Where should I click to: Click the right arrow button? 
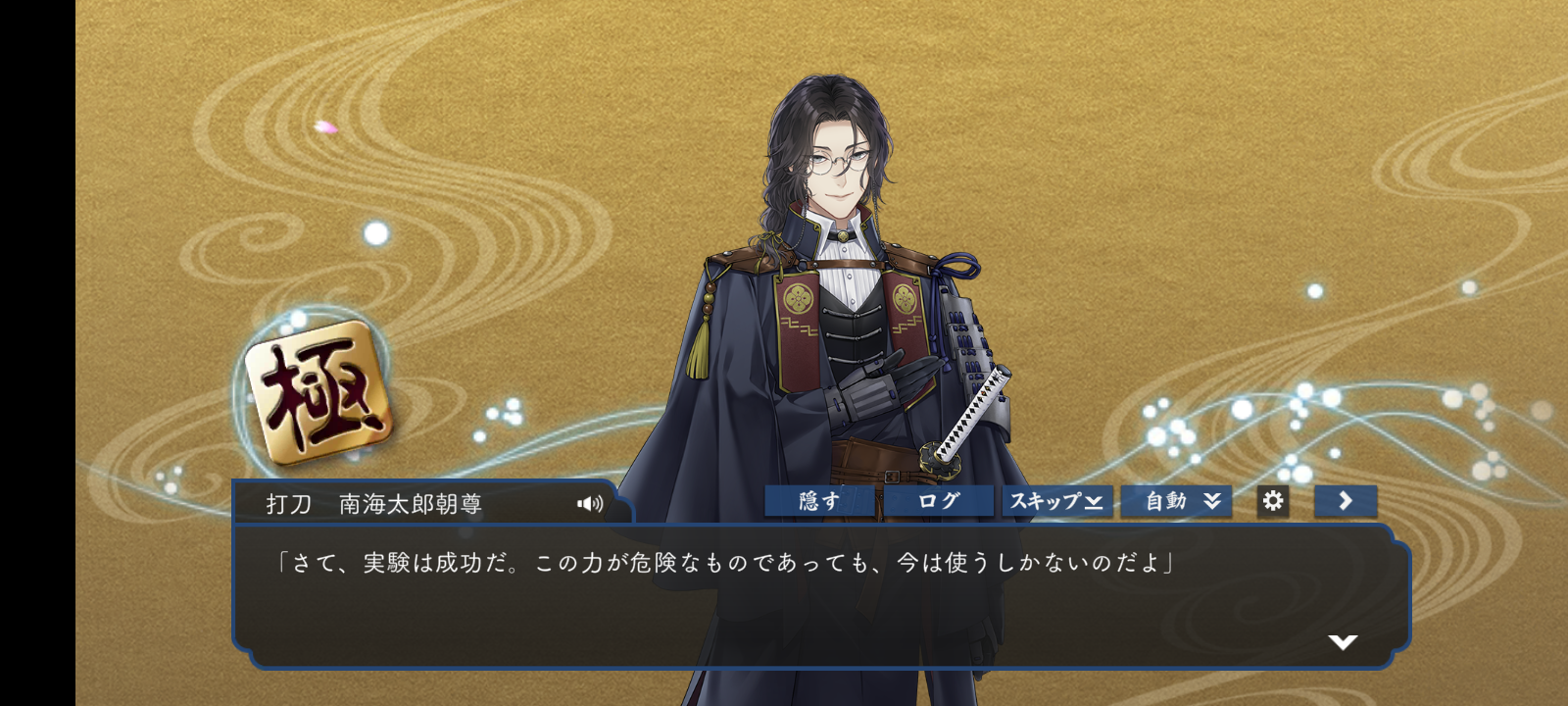coord(1346,501)
